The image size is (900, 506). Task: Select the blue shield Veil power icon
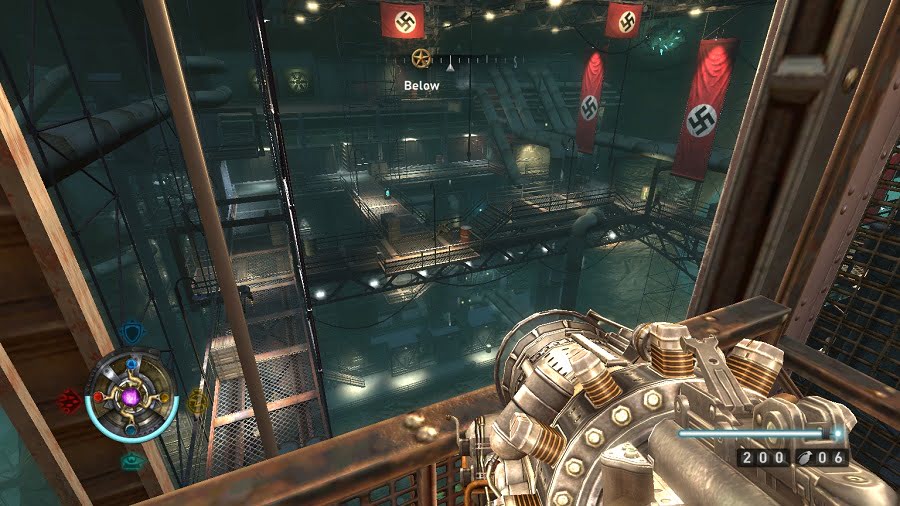tap(131, 333)
